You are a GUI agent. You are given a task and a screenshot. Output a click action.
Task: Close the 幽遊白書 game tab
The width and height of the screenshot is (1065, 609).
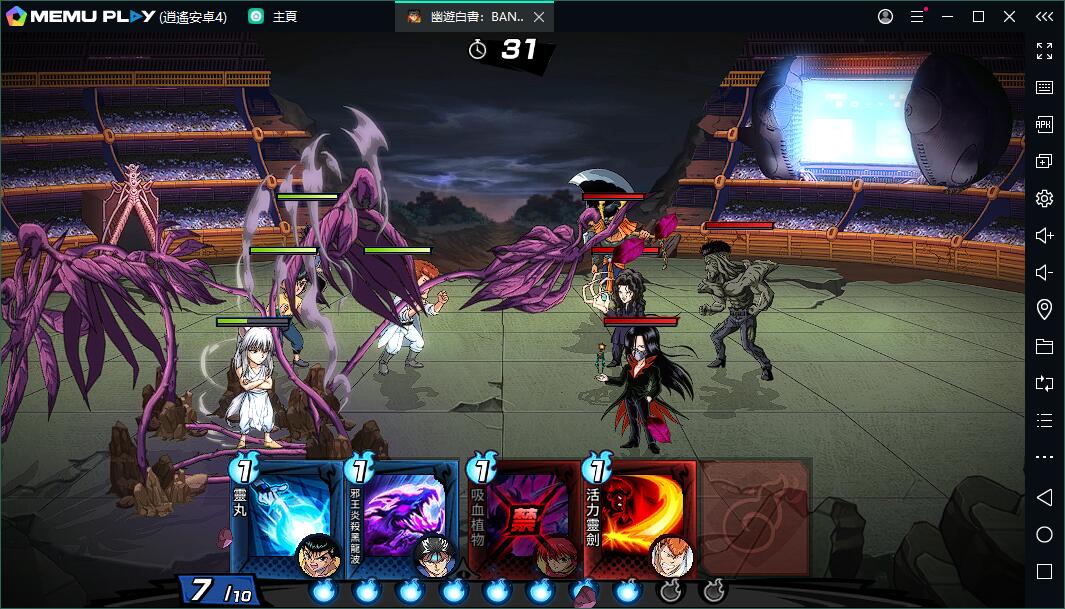click(x=539, y=17)
